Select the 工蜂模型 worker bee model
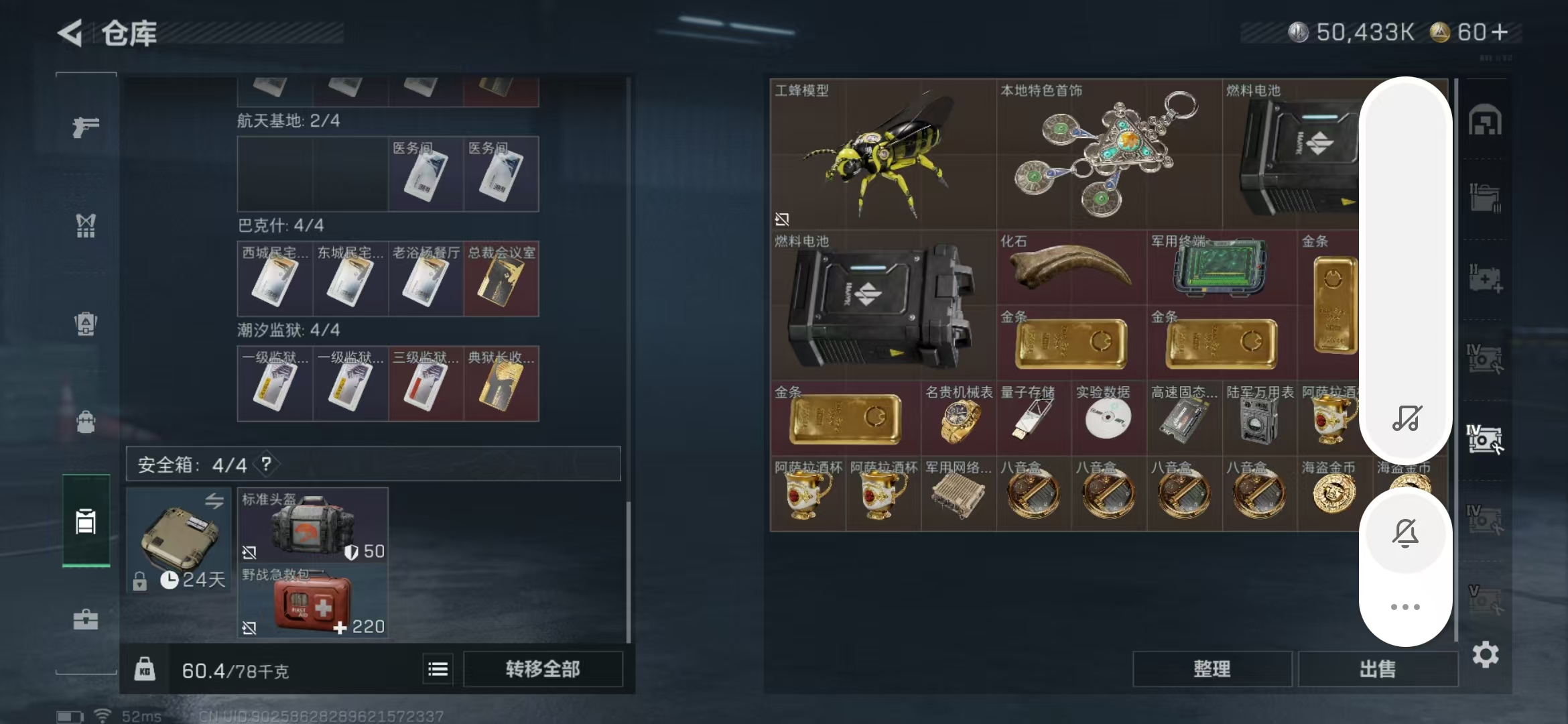 (x=883, y=154)
